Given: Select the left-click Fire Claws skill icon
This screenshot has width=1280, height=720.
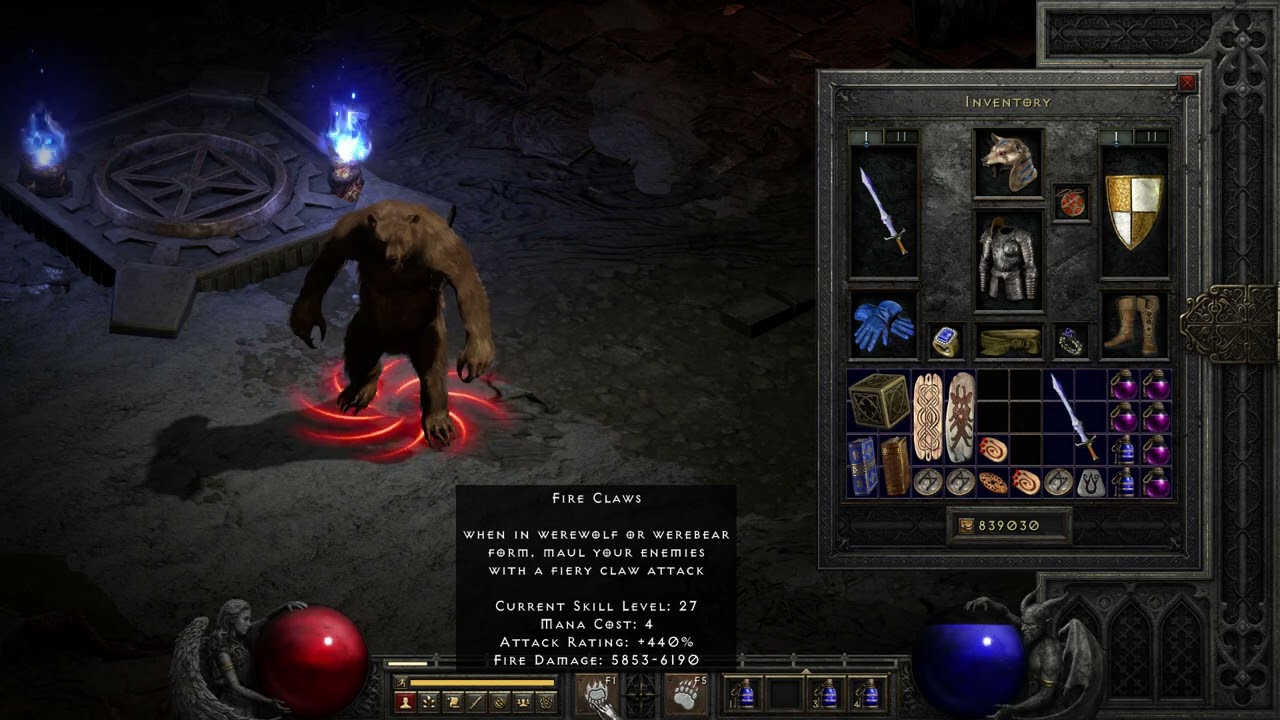Looking at the screenshot, I should point(596,693).
